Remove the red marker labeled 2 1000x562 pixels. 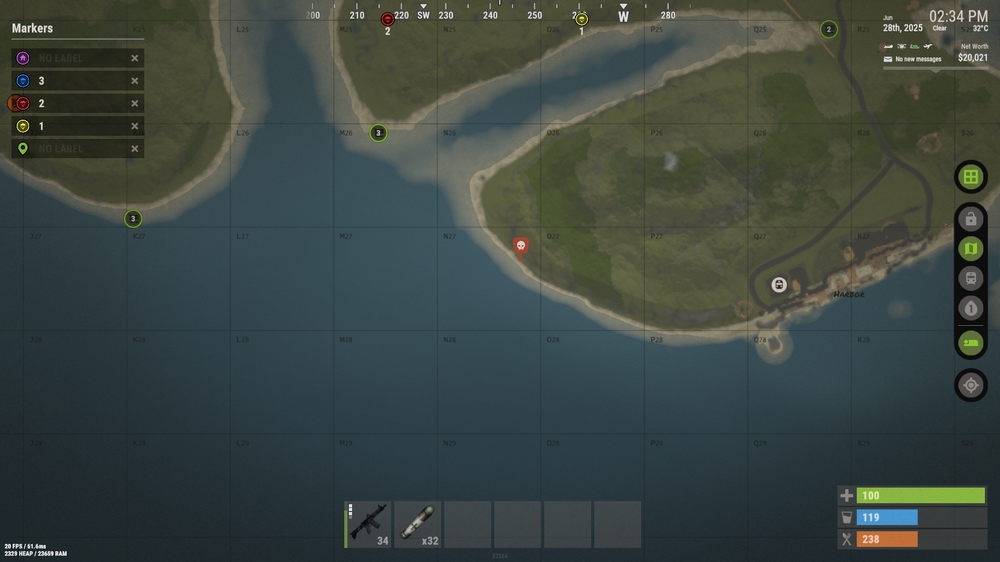(135, 104)
